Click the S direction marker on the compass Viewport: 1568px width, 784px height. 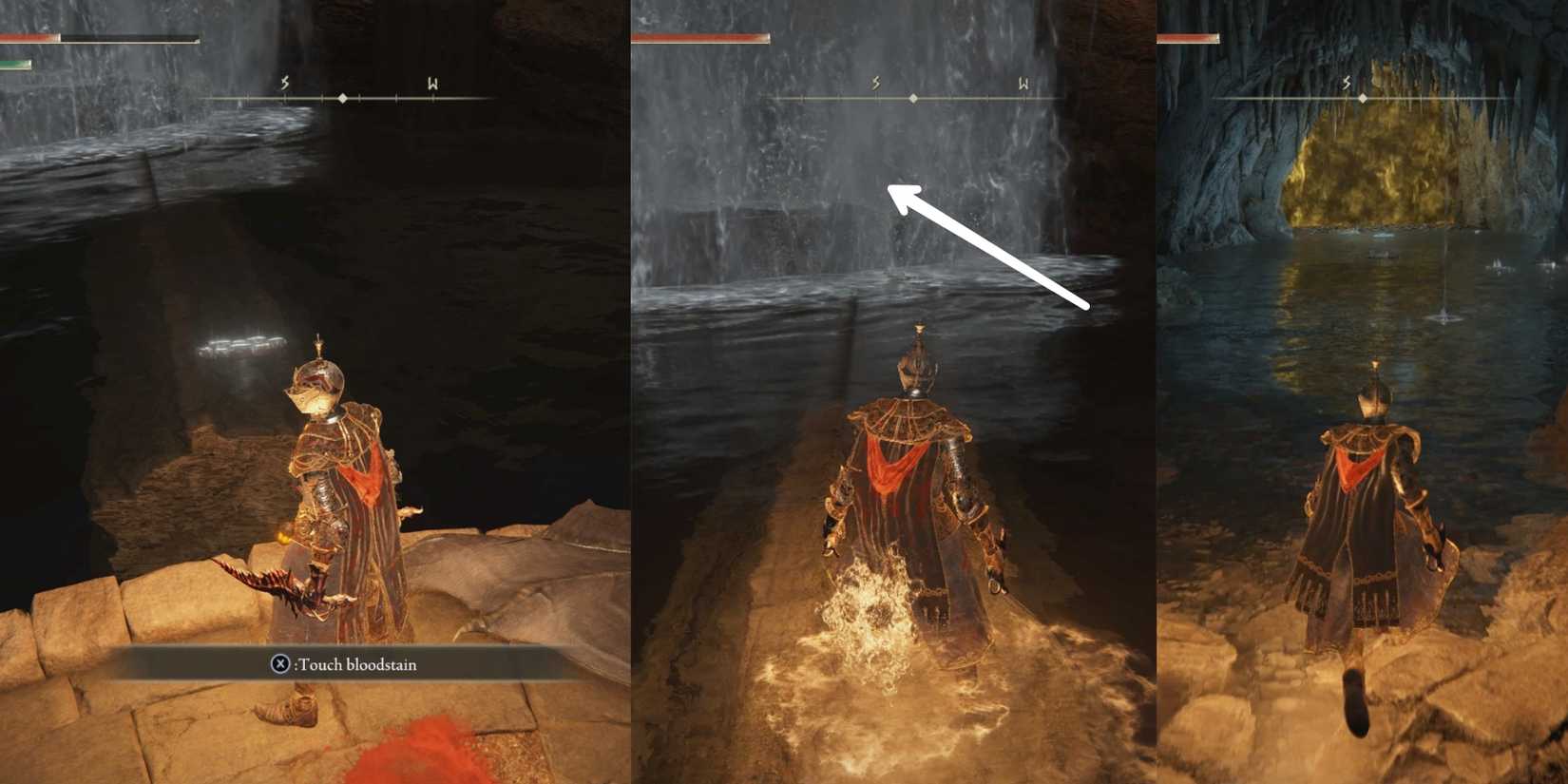coord(282,84)
